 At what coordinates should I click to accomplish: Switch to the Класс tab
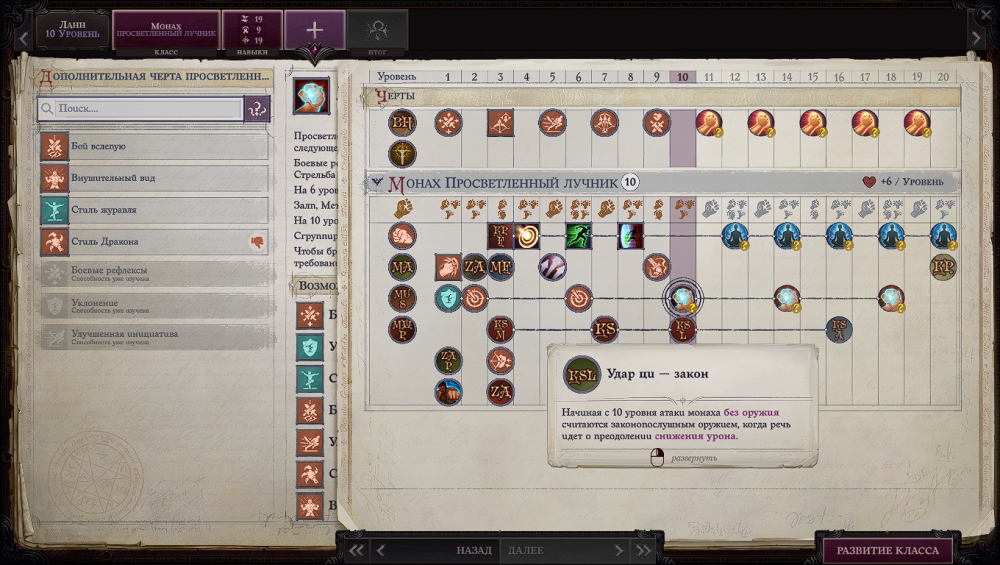(x=166, y=30)
